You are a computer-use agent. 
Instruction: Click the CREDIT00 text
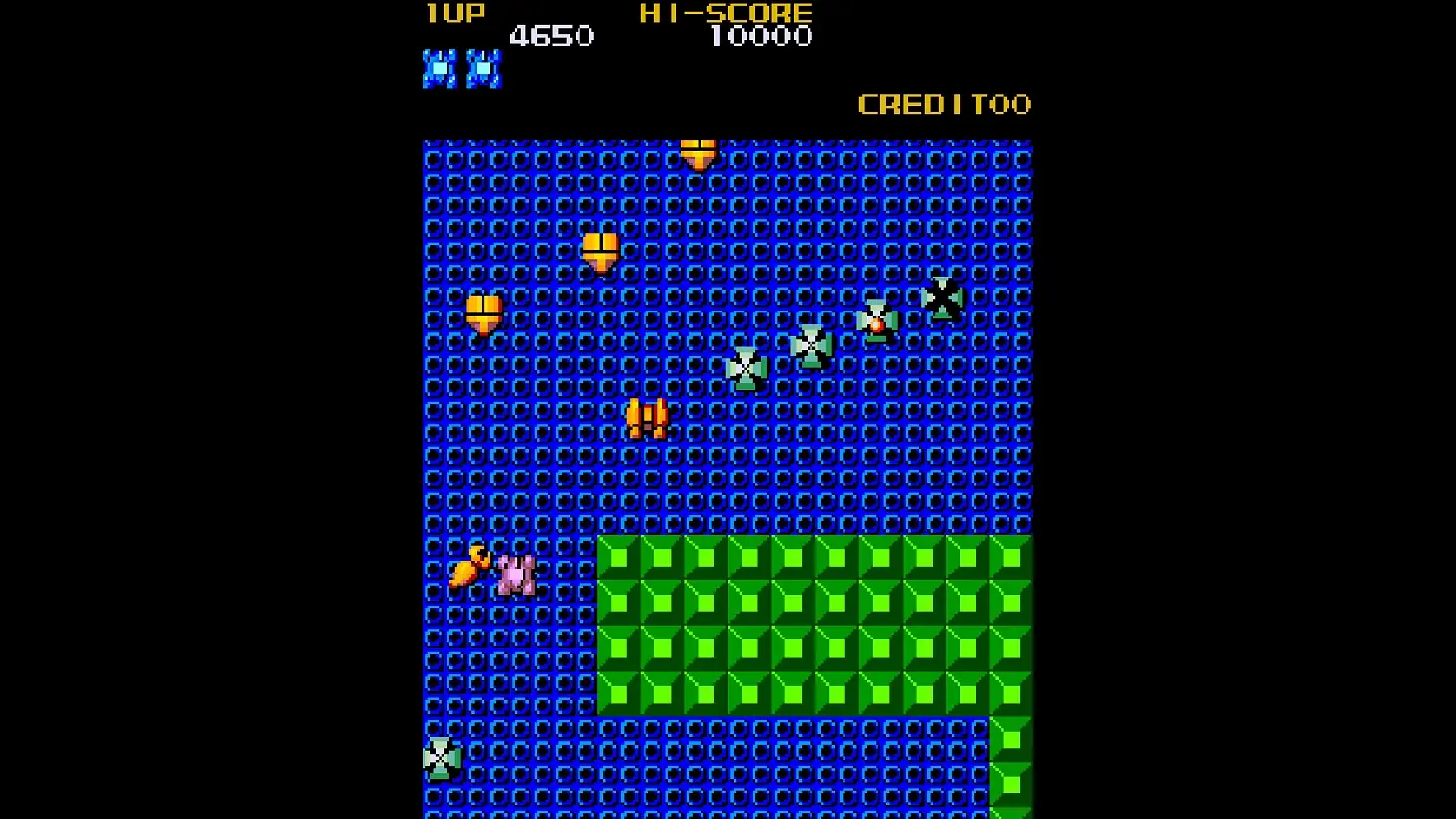pos(944,104)
